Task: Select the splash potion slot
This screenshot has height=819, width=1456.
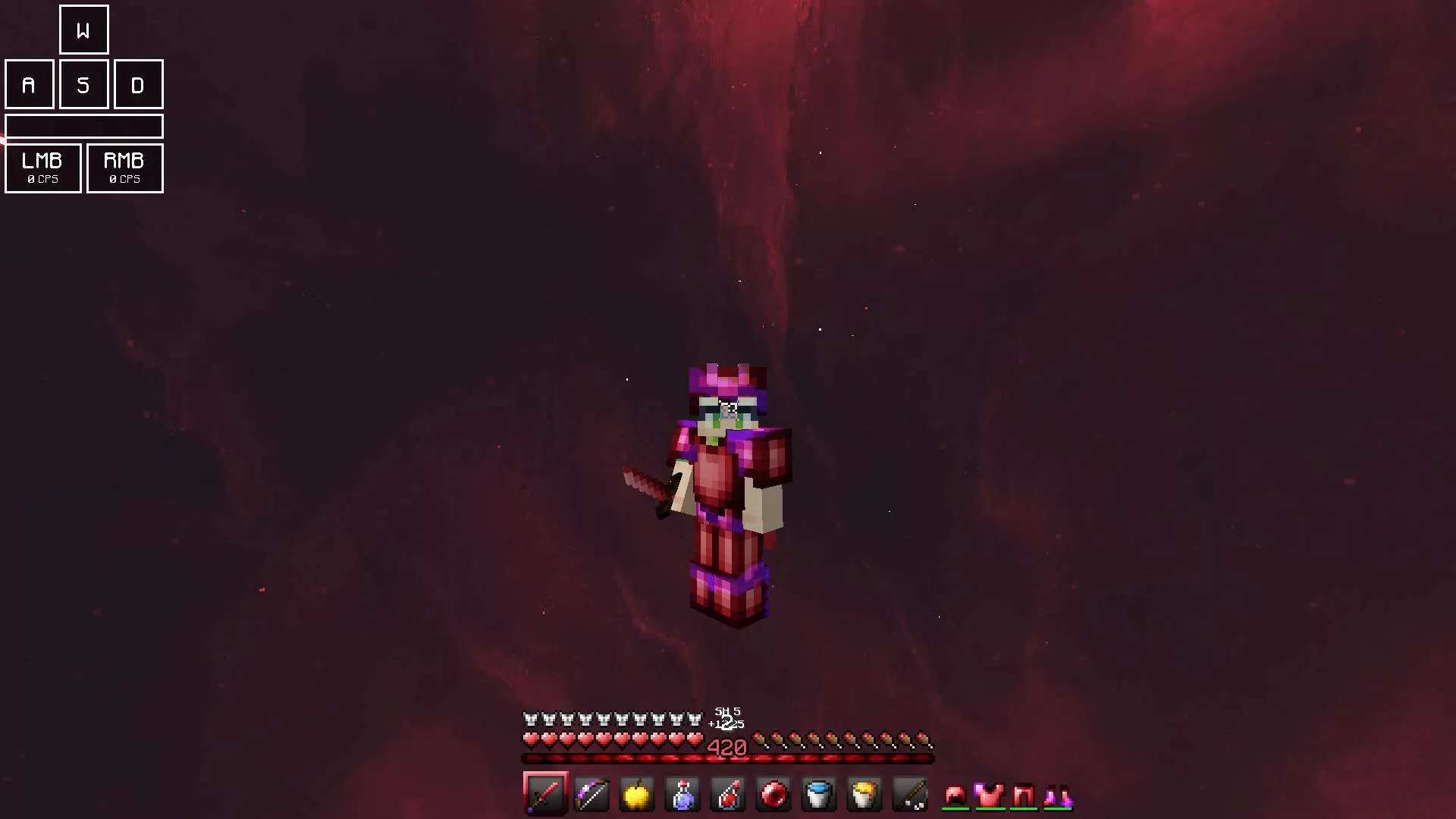Action: [x=727, y=795]
